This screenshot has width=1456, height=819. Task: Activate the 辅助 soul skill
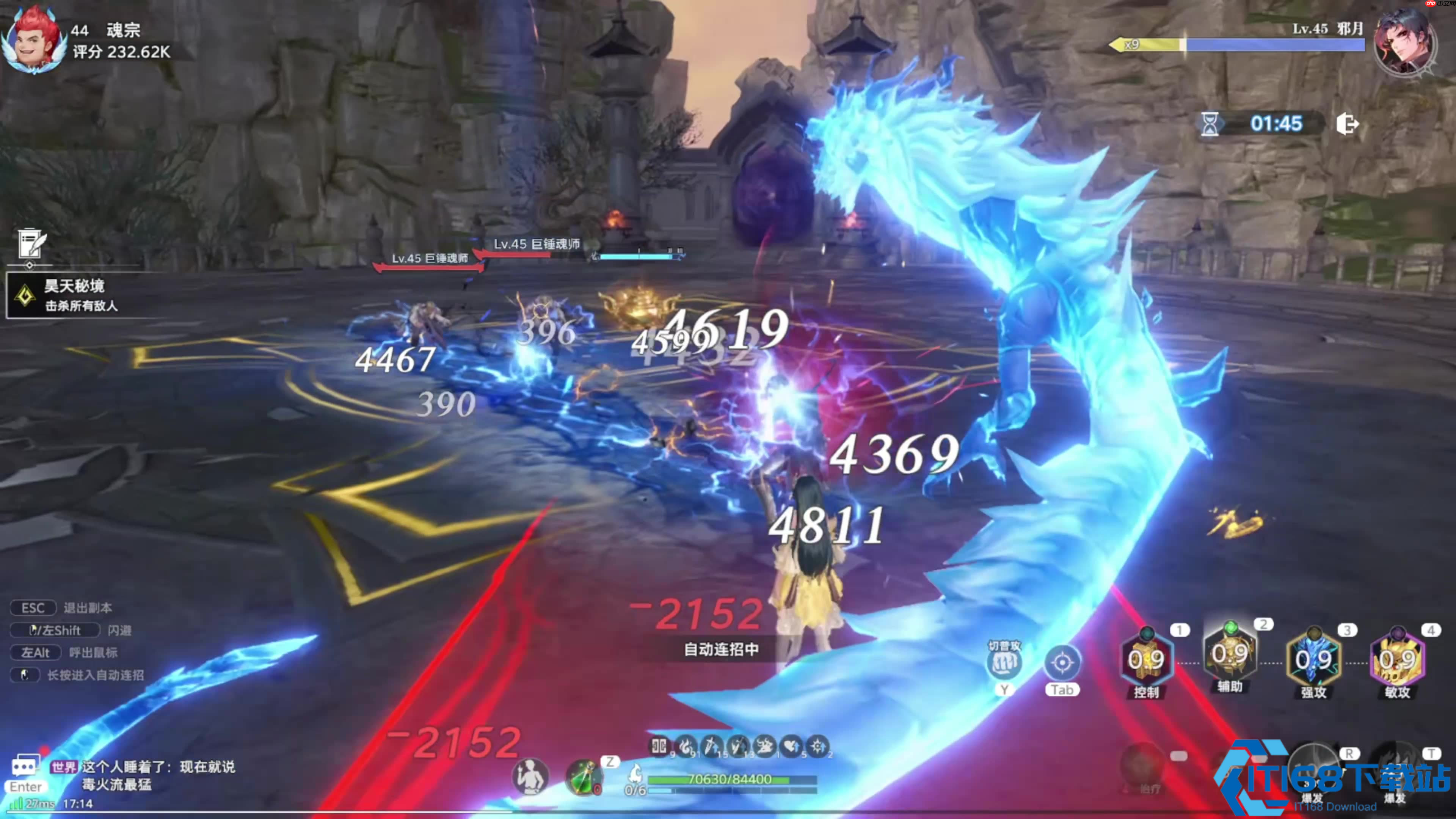[x=1229, y=656]
